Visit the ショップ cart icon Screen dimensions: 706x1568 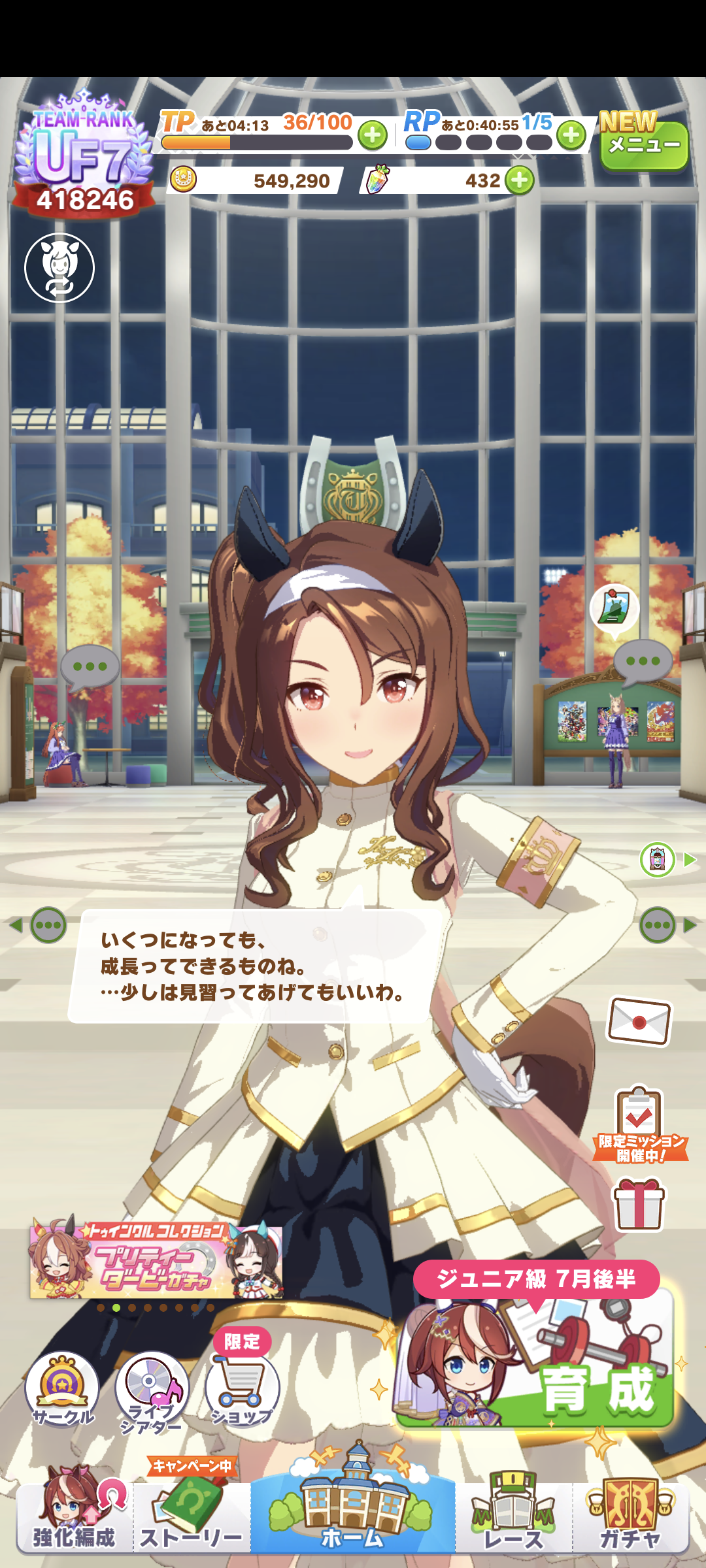[242, 1388]
